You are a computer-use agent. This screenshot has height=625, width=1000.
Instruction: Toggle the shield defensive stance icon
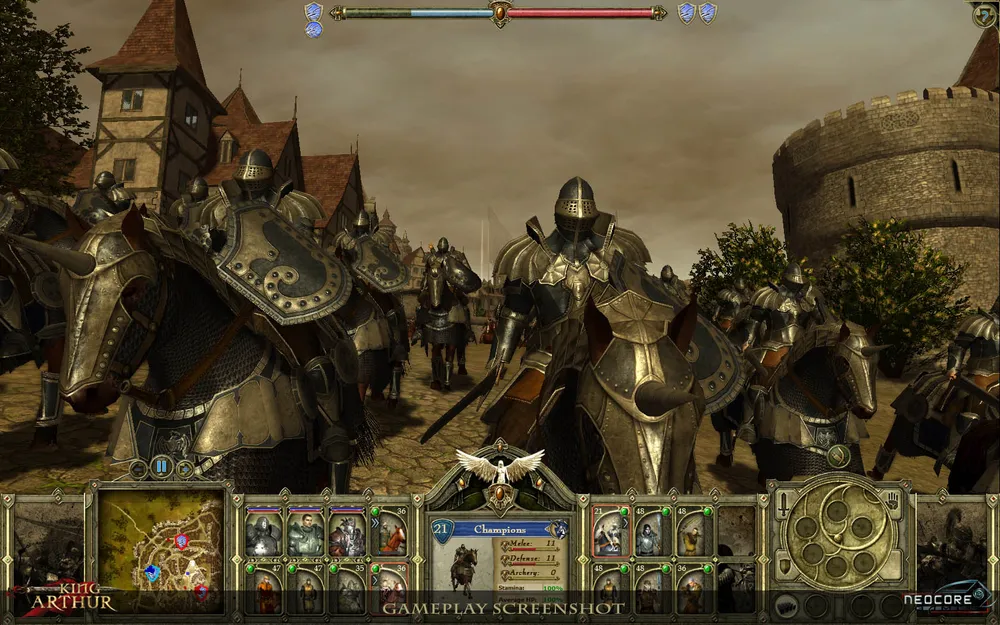click(785, 566)
